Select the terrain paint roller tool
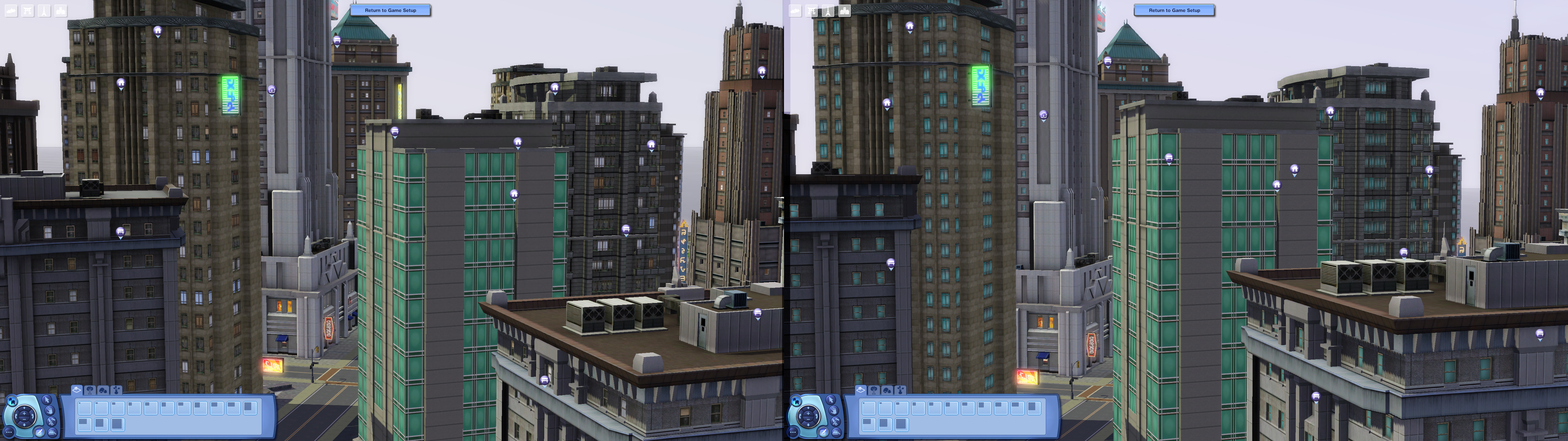The image size is (1568, 441). point(52,421)
